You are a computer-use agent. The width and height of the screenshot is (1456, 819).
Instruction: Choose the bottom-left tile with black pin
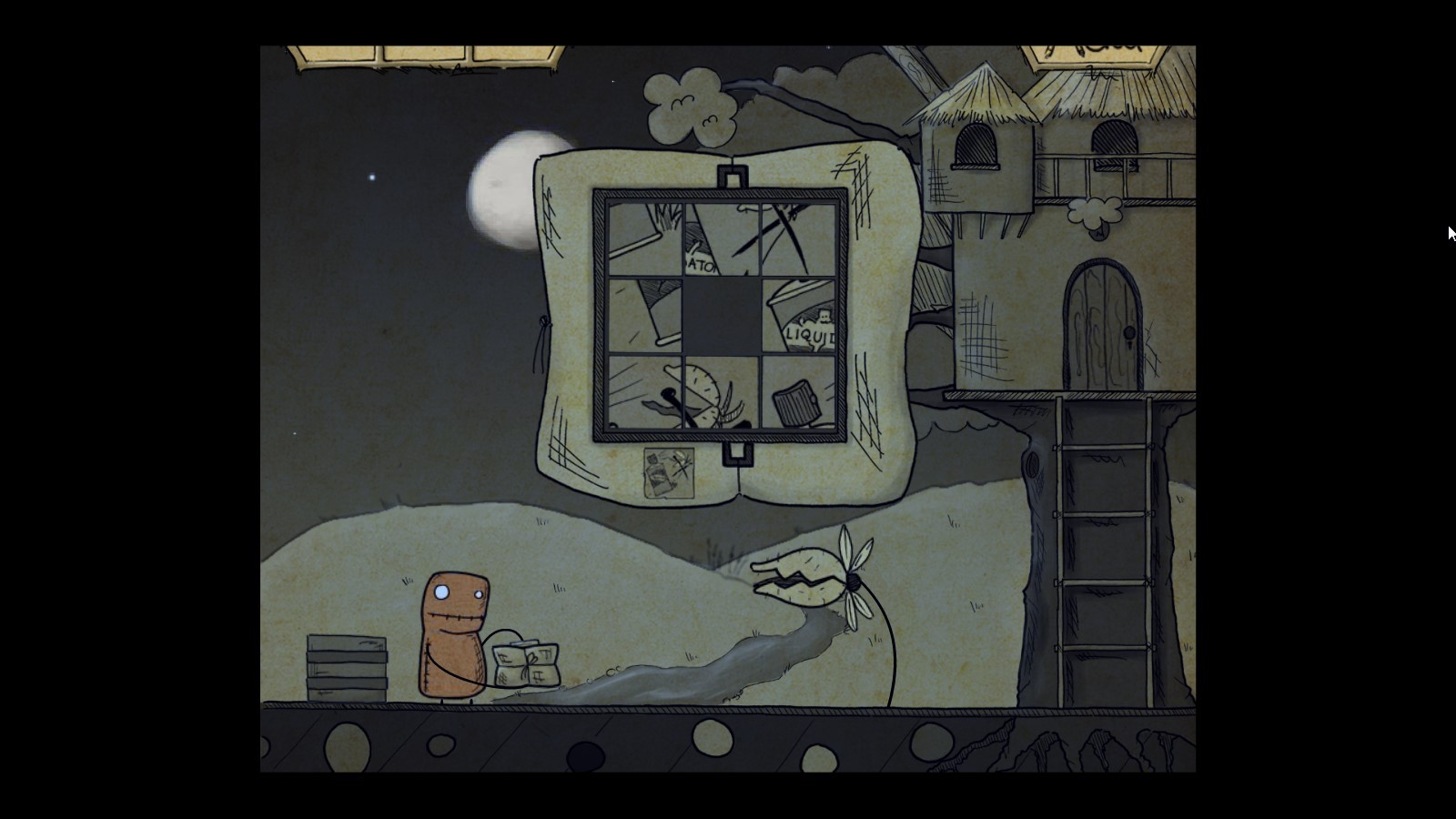tap(644, 393)
